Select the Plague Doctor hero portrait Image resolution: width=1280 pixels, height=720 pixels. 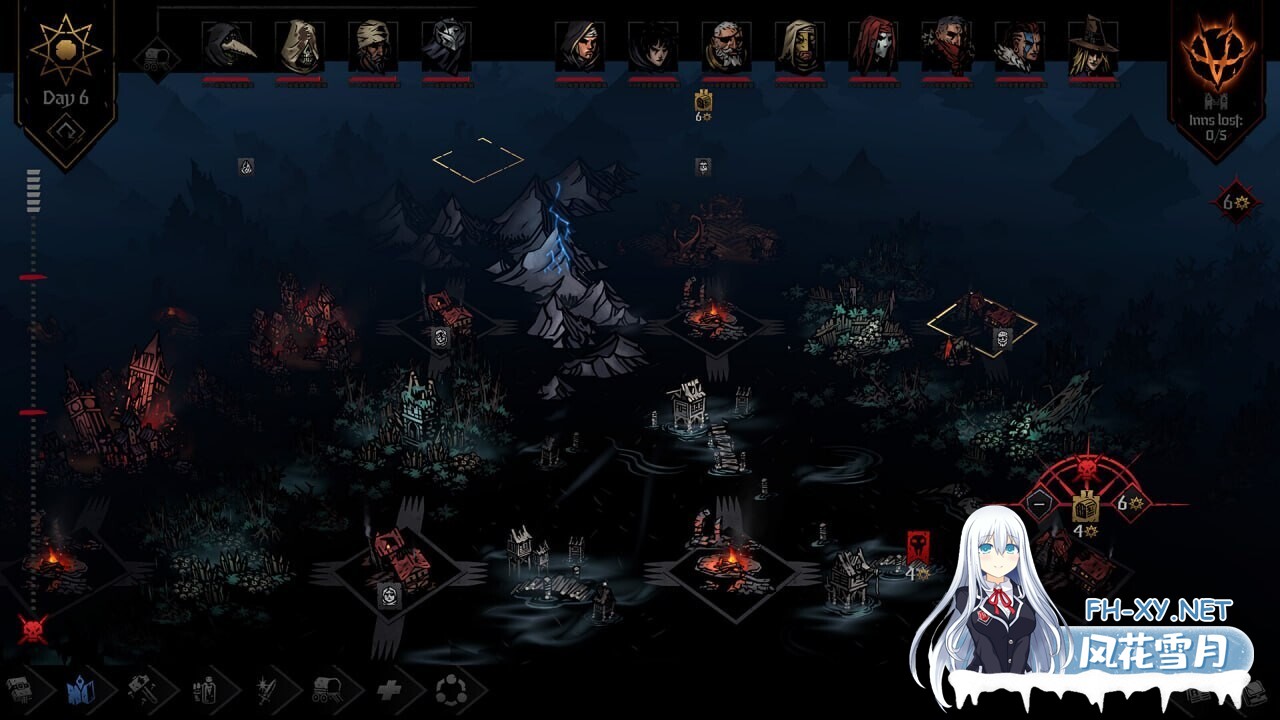[x=227, y=46]
